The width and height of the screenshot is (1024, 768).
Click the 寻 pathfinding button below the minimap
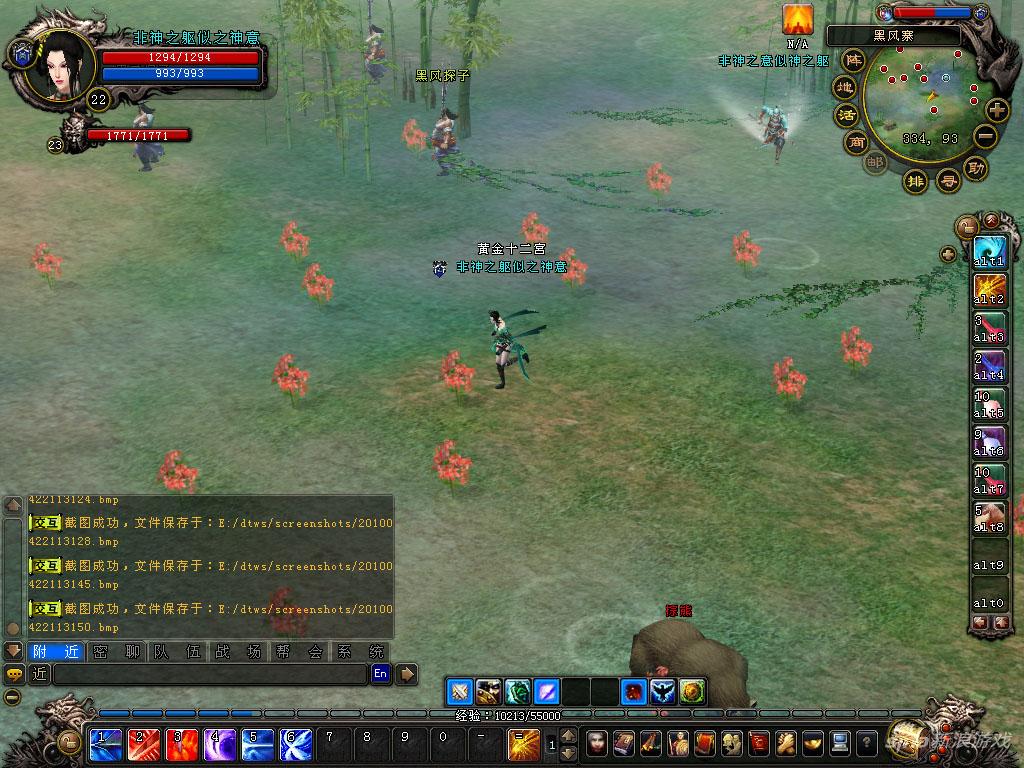tap(947, 181)
